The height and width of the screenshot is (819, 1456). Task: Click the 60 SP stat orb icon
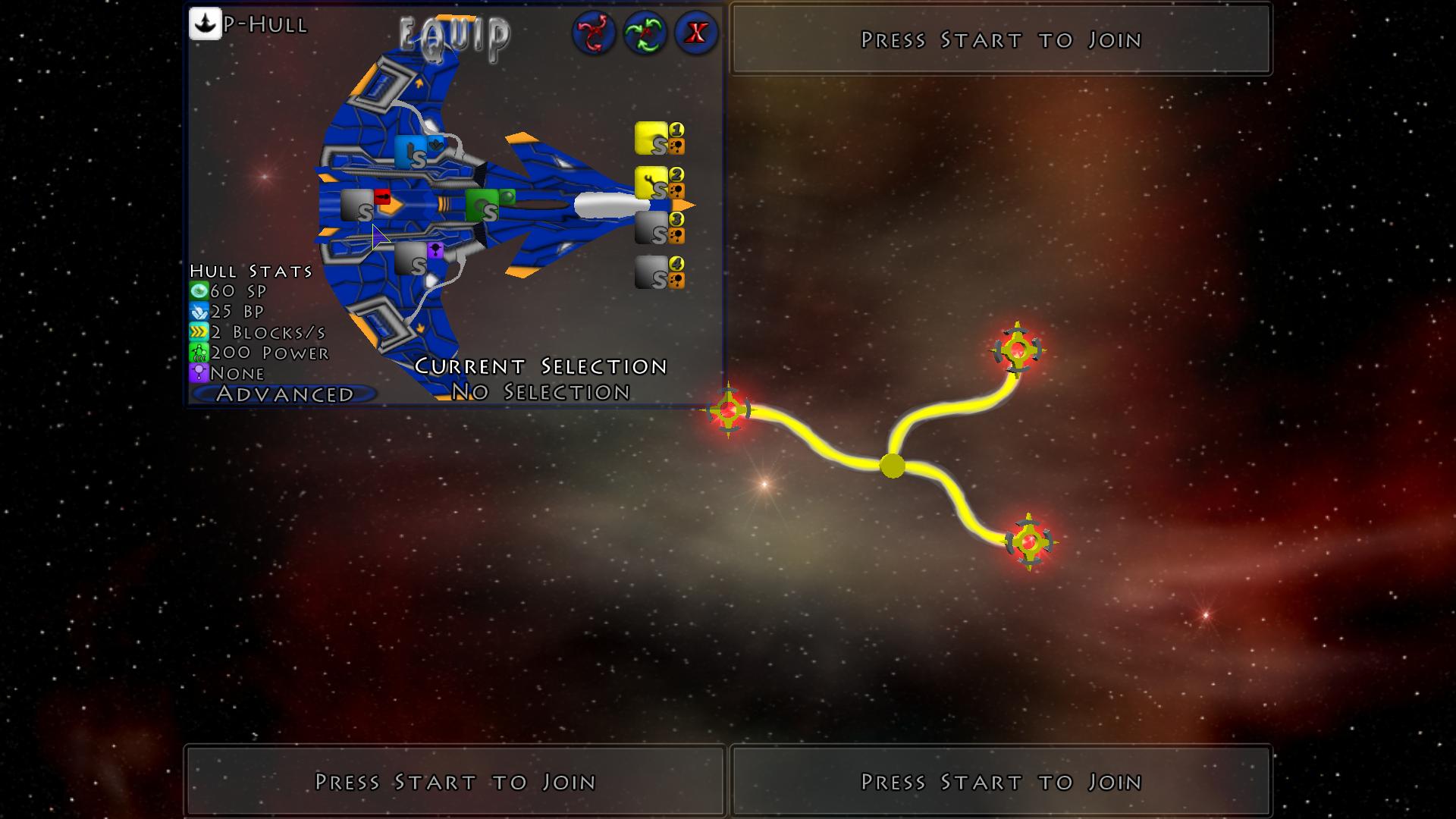tap(199, 290)
